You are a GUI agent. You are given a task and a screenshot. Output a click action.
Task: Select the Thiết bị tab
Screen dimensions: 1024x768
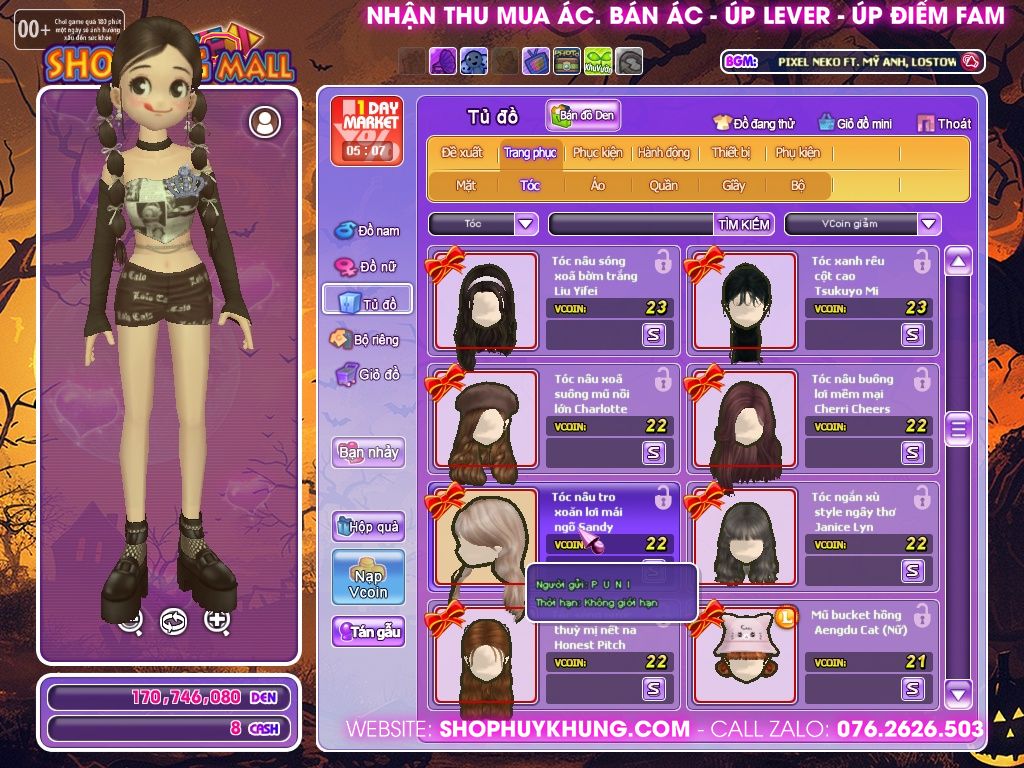[731, 153]
